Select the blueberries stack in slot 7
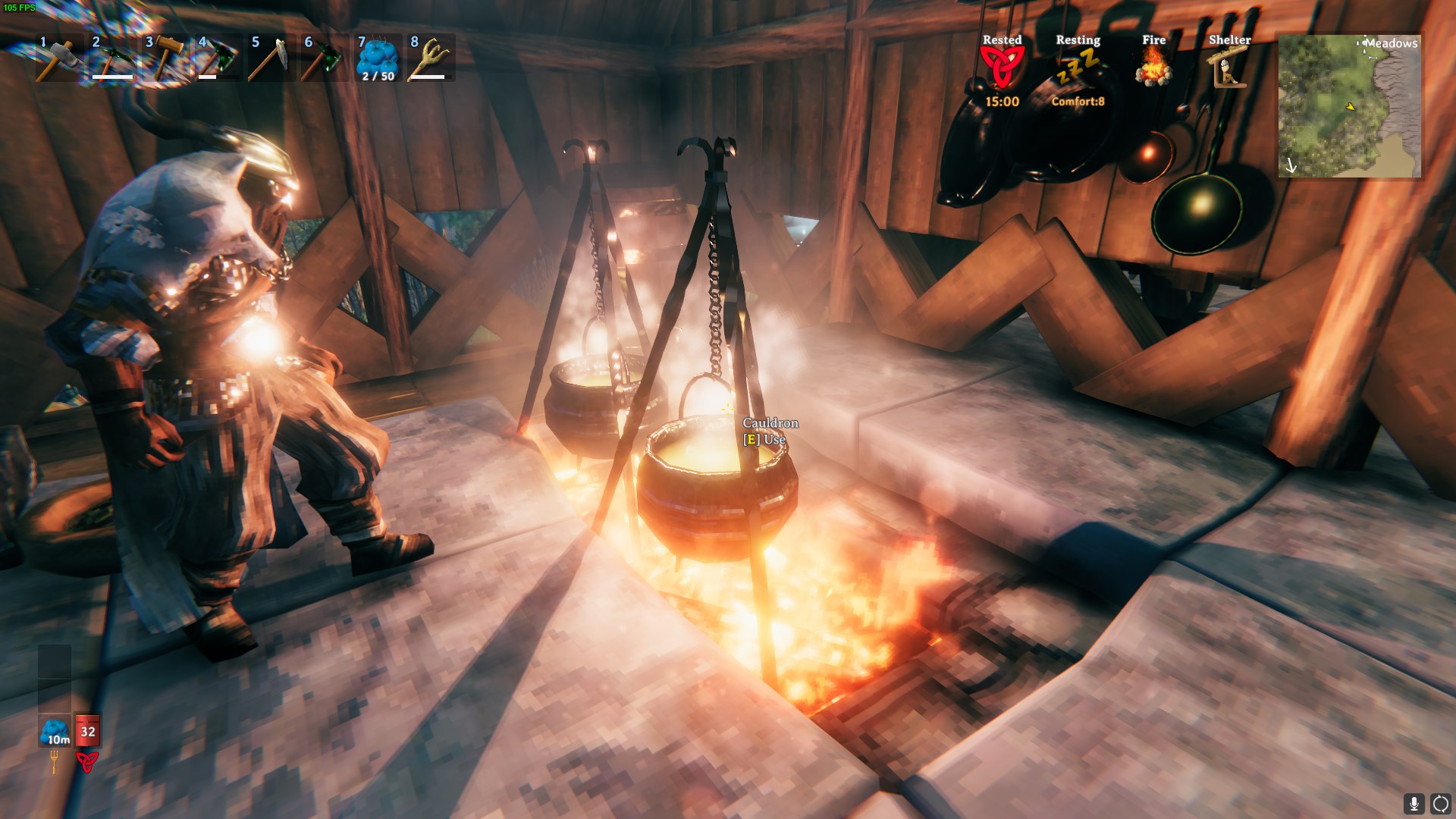This screenshot has height=819, width=1456. [379, 61]
